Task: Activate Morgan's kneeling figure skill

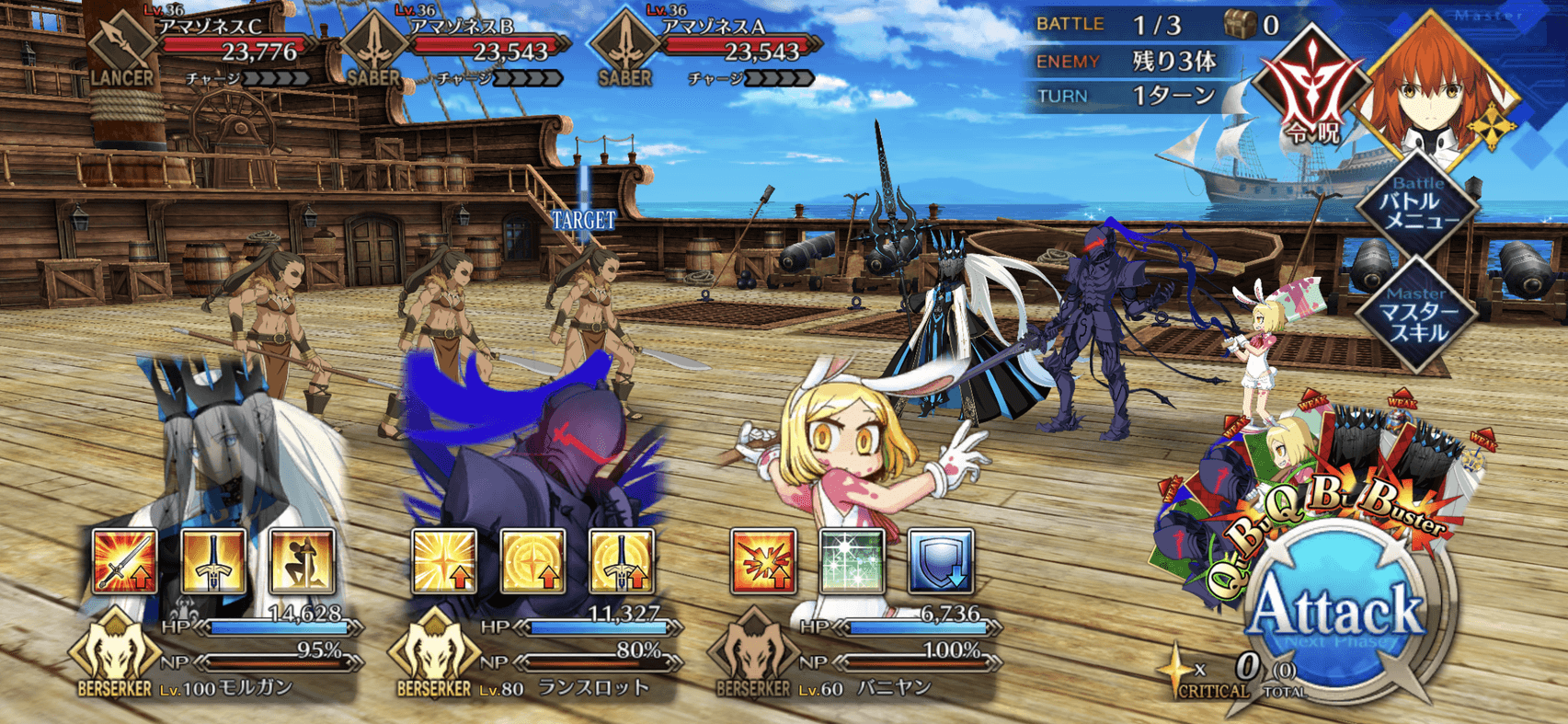Action: coord(302,560)
